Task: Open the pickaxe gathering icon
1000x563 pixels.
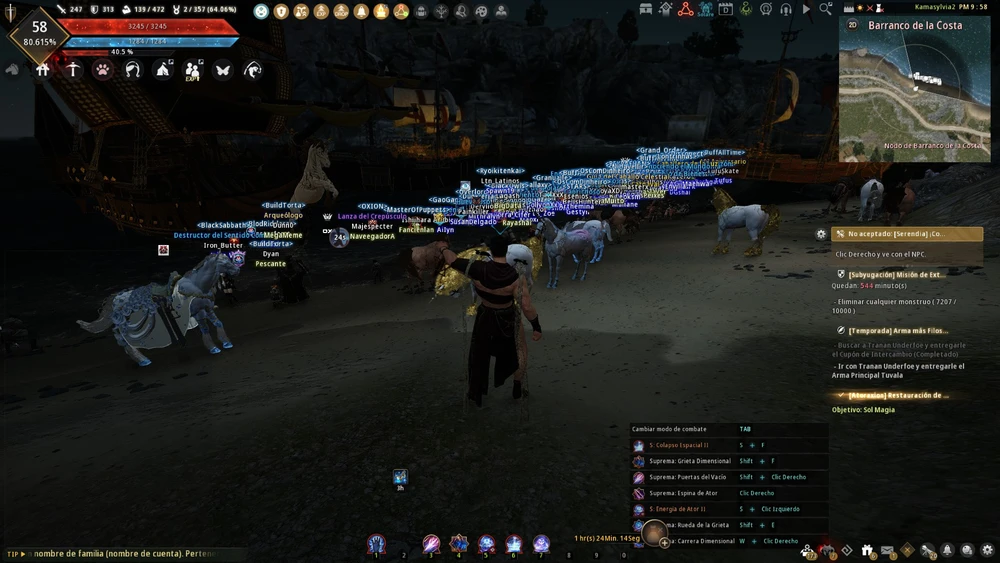Action: (x=72, y=70)
